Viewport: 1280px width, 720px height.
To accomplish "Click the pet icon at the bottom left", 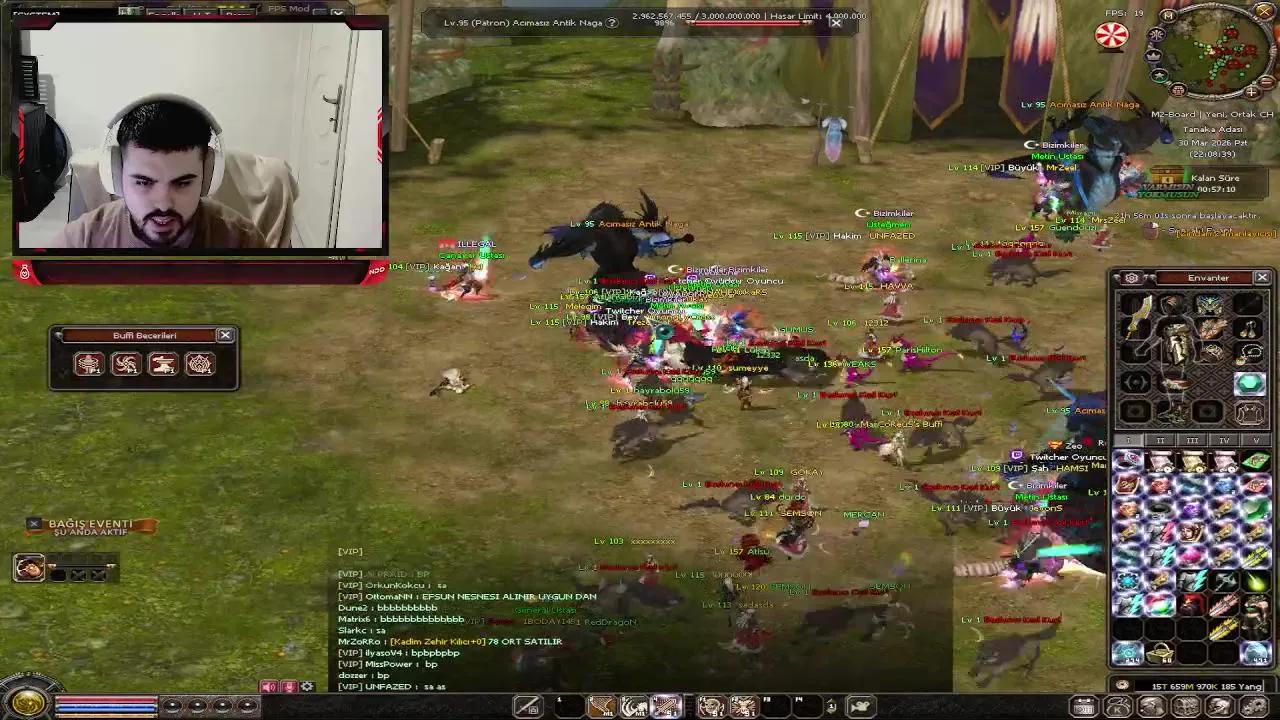I will tap(30, 569).
